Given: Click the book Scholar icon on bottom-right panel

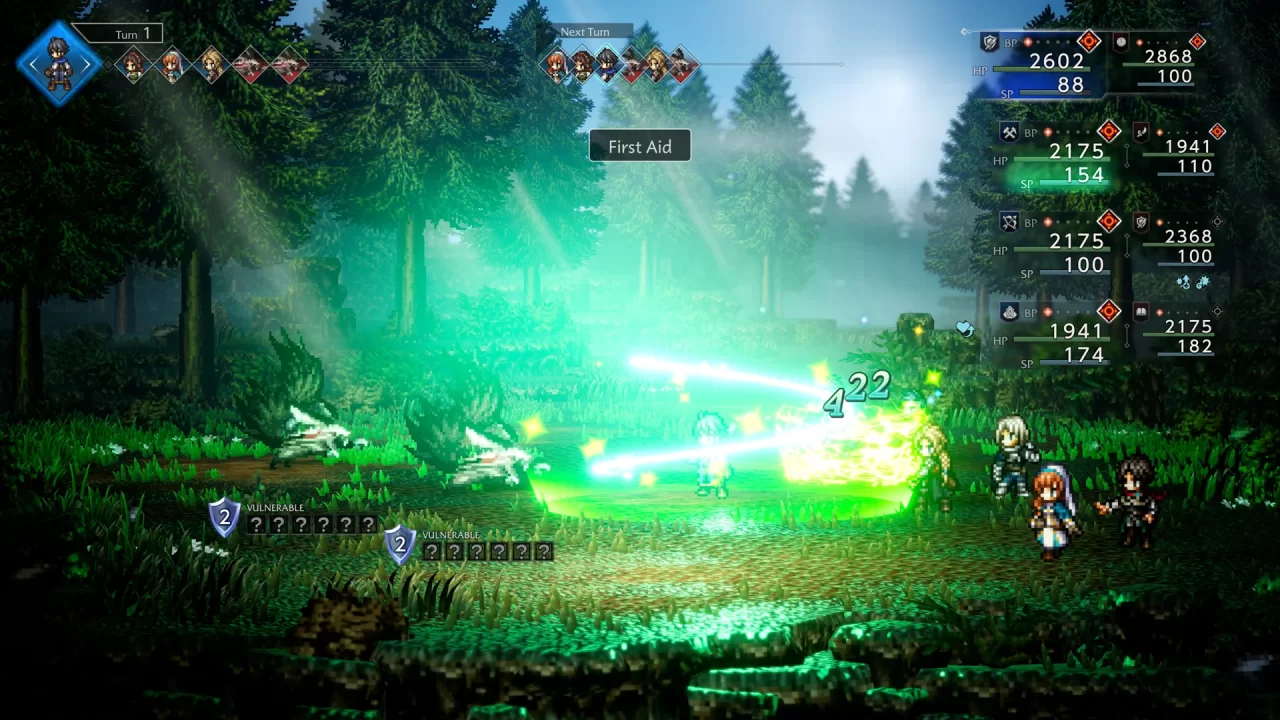Looking at the screenshot, I should tap(1140, 311).
